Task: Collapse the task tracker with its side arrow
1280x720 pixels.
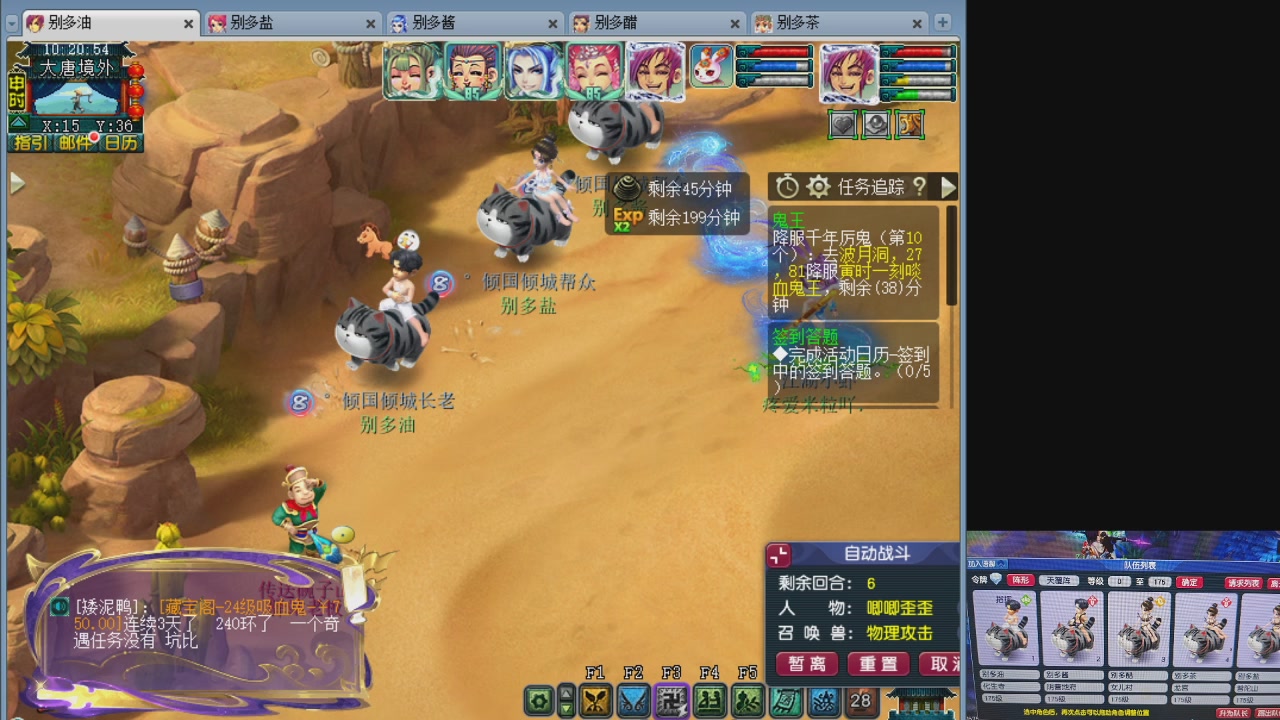Action: click(948, 186)
